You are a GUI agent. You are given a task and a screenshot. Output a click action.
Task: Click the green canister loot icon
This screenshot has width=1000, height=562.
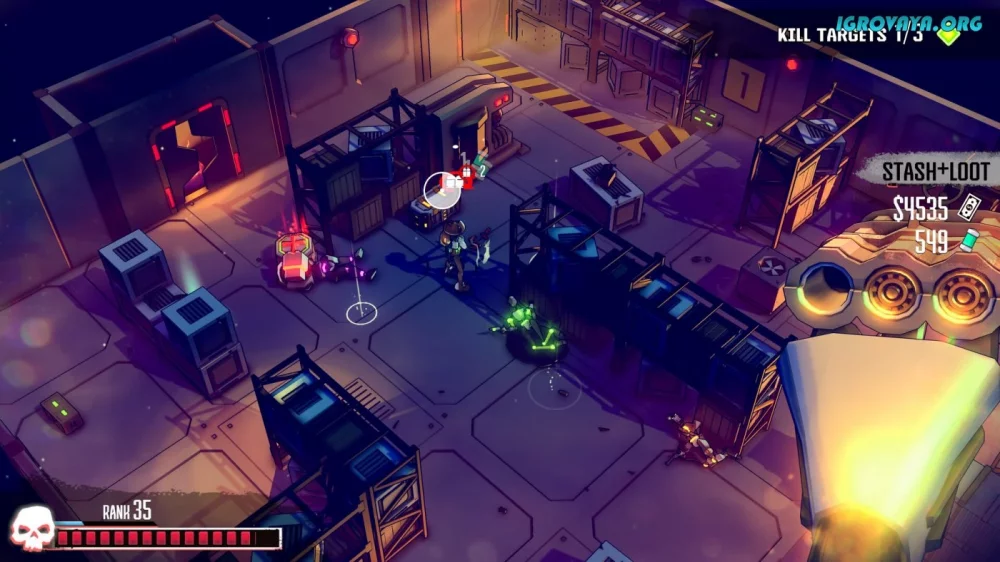pyautogui.click(x=967, y=241)
